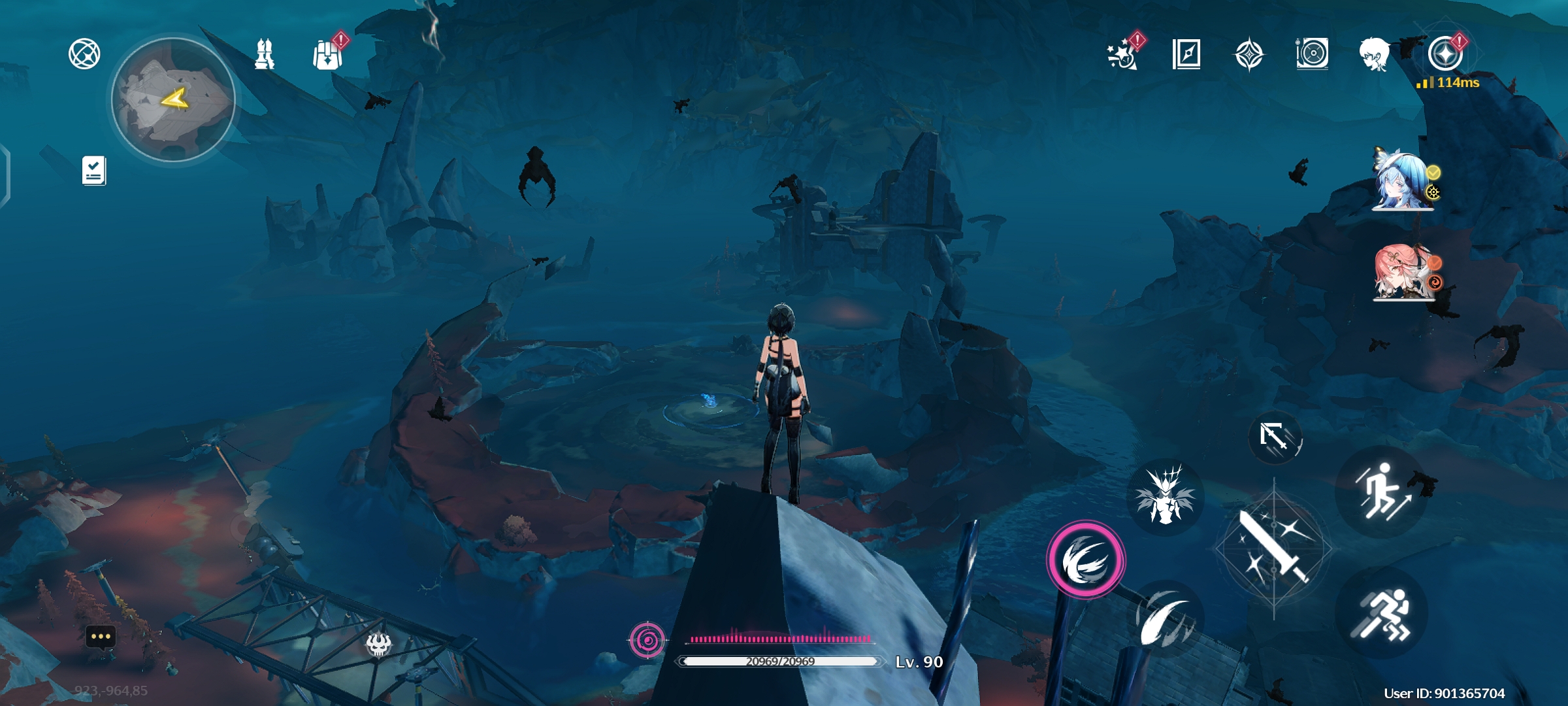Viewport: 1568px width, 706px height.
Task: Use the grapple arrow utility button
Action: [x=1275, y=437]
